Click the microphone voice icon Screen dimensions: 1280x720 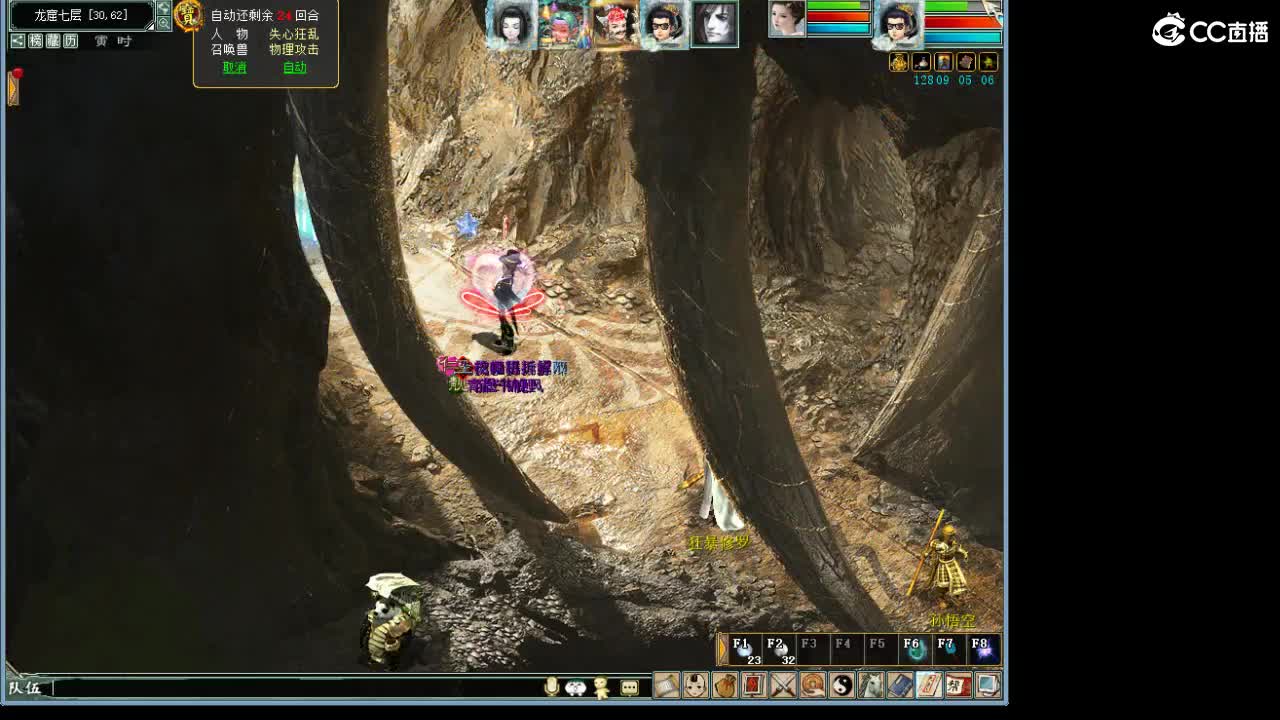click(x=551, y=686)
